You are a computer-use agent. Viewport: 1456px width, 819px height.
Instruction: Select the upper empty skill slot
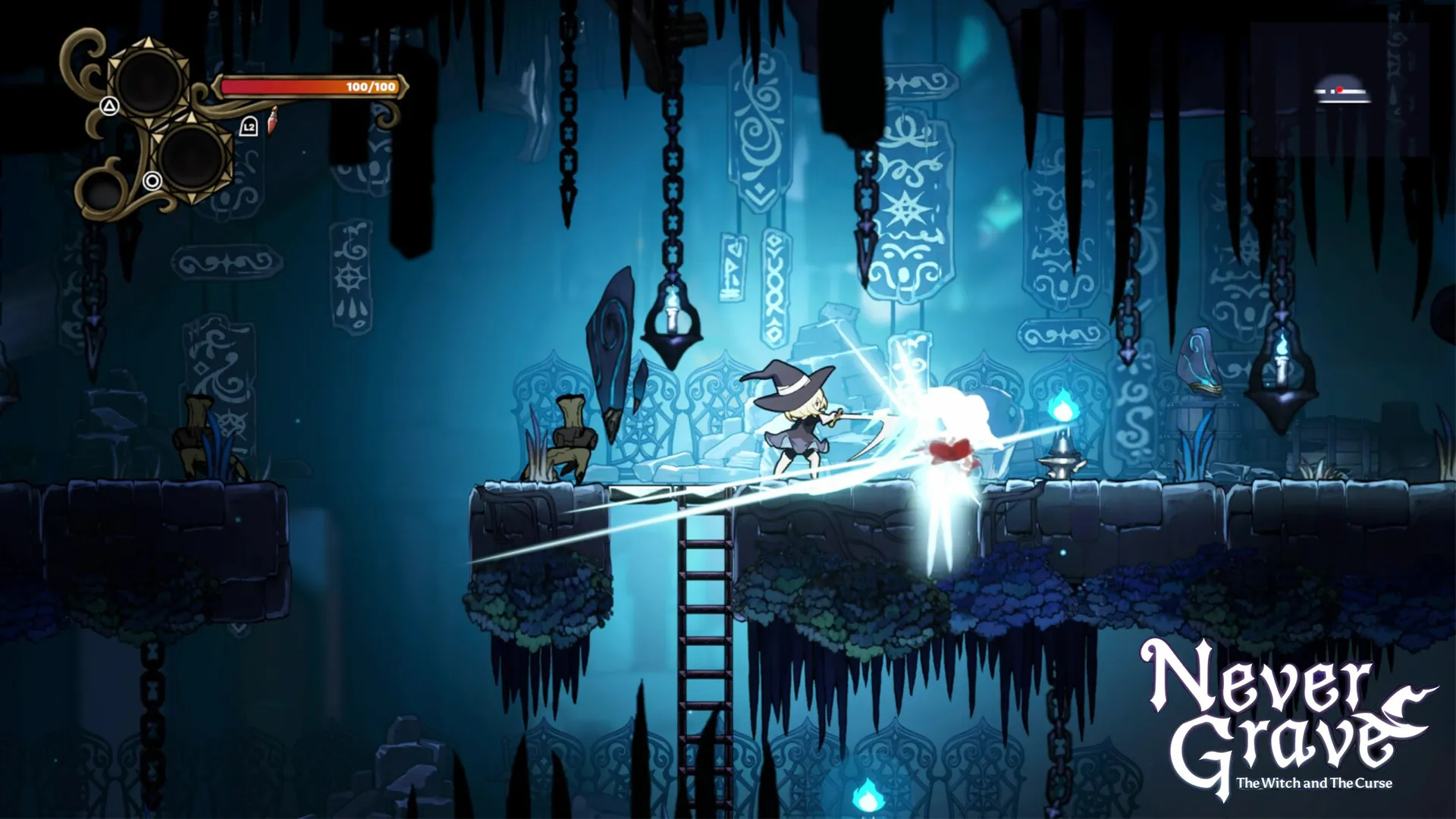pos(148,79)
